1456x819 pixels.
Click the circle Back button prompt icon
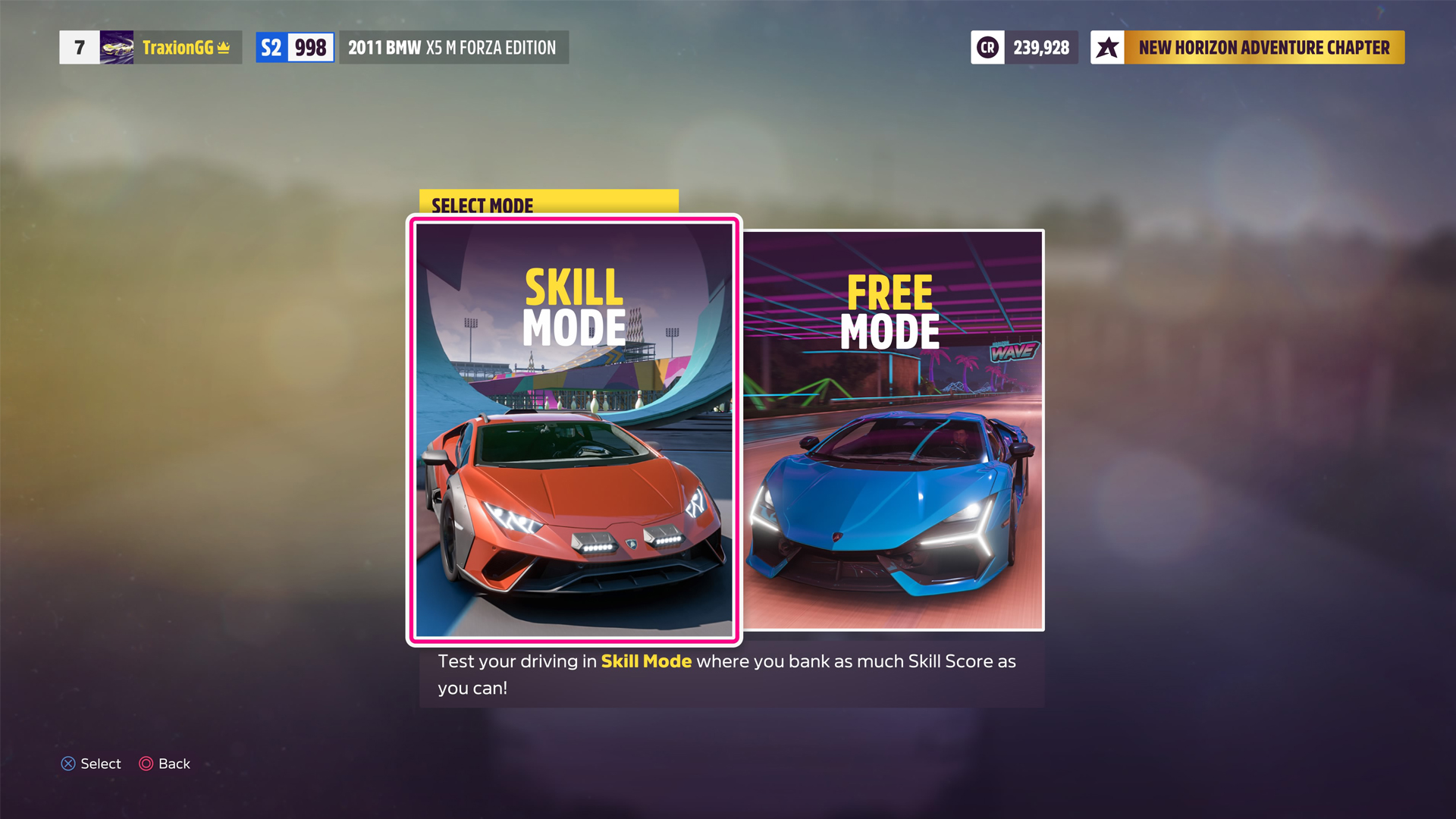146,764
